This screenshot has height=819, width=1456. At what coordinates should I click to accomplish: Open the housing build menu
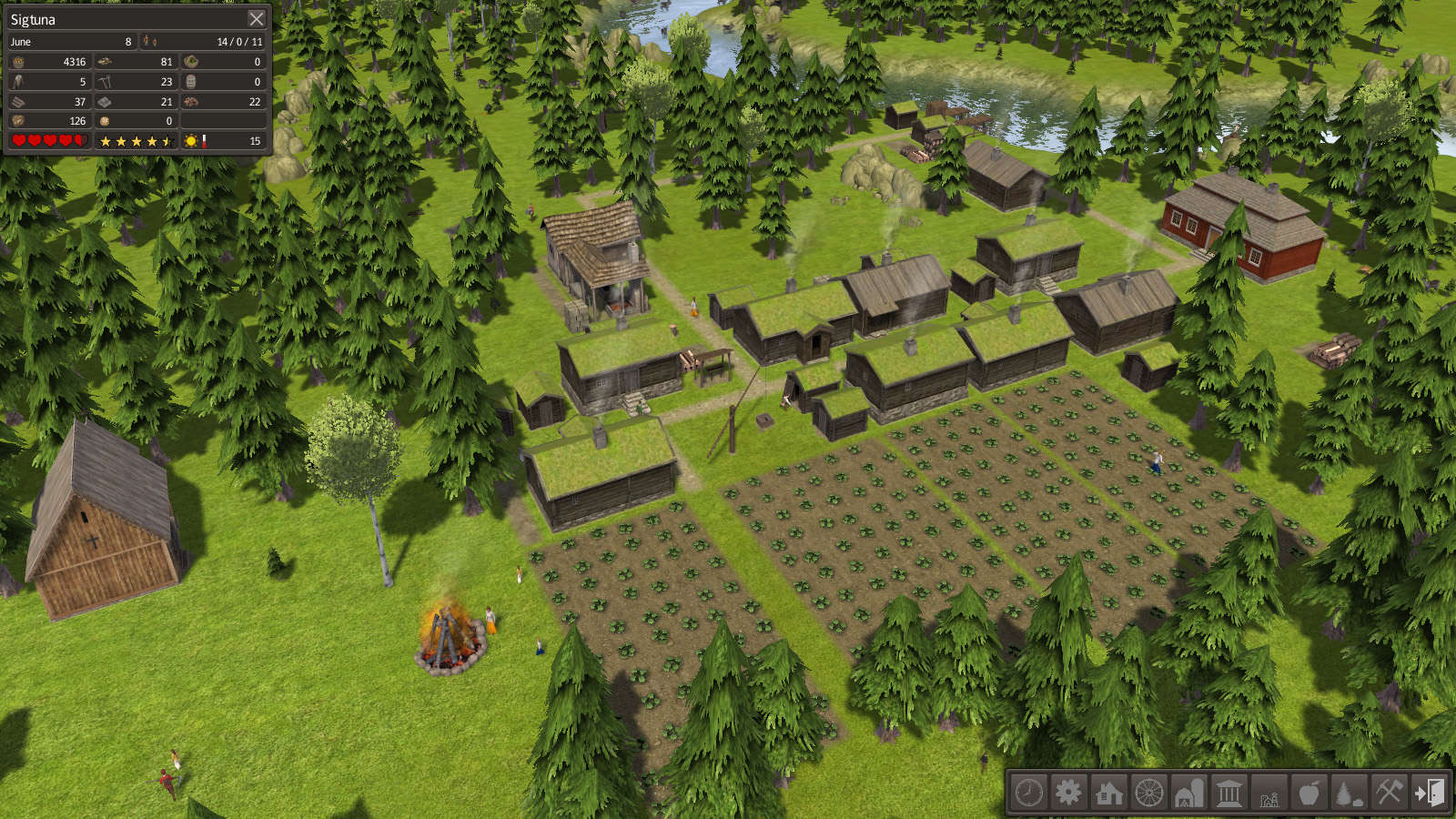point(1108,793)
